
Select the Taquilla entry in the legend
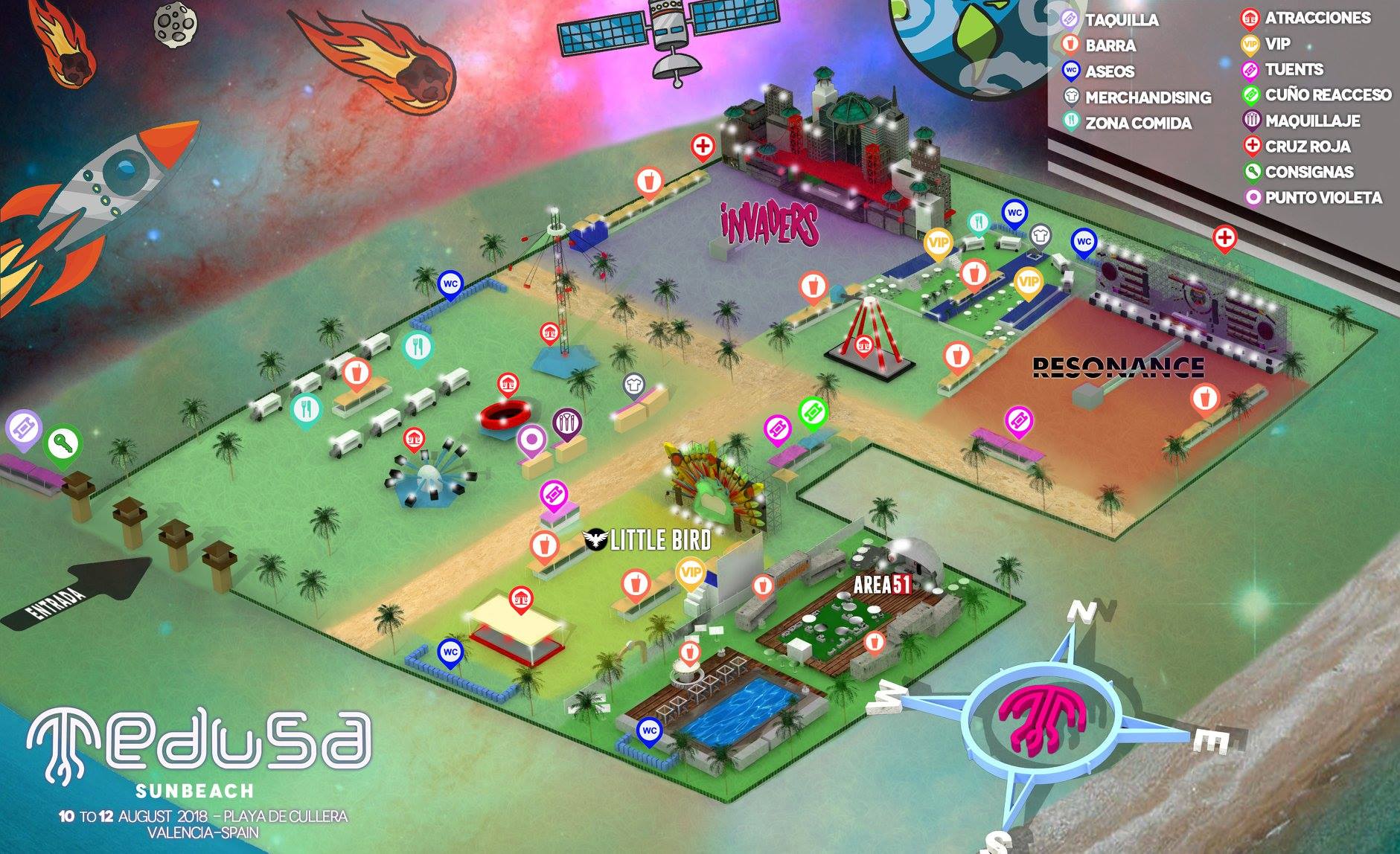1121,19
